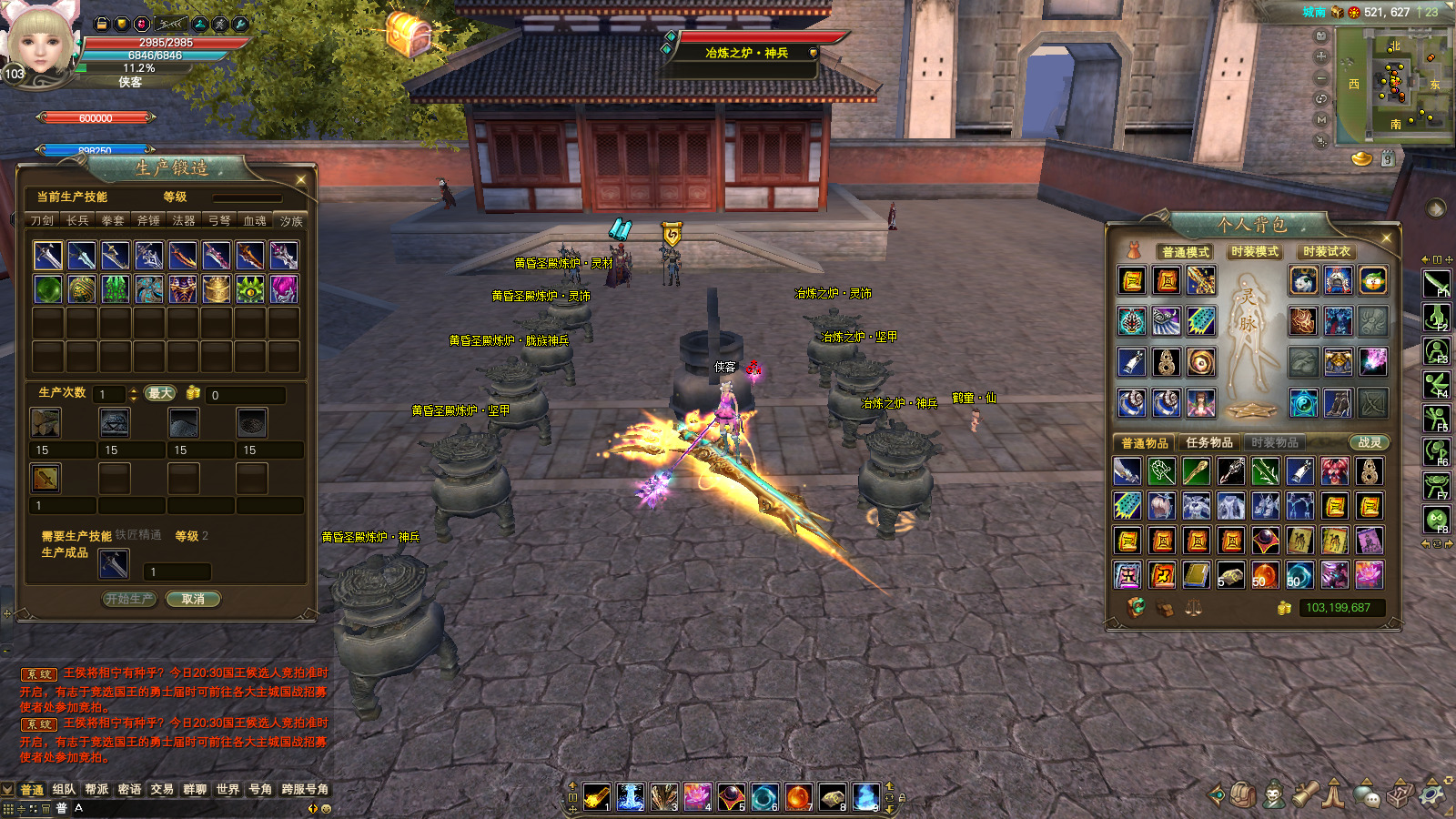Open the 战灵 battle spirit button
1456x819 pixels.
(1369, 442)
